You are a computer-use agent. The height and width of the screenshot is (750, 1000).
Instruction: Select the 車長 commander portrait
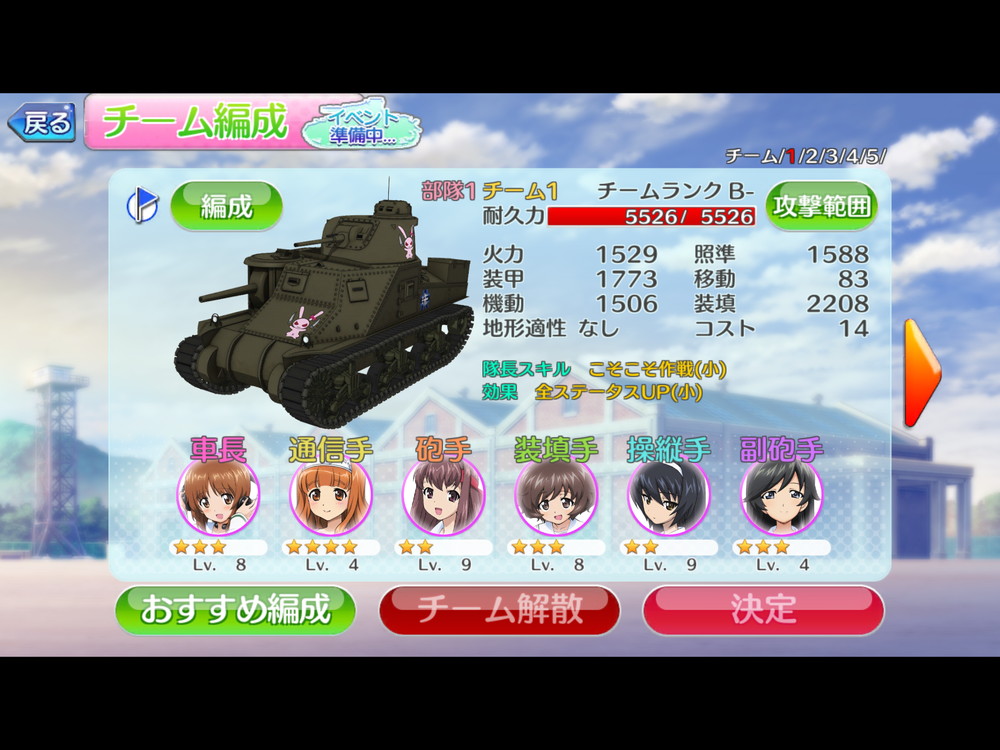coord(218,497)
